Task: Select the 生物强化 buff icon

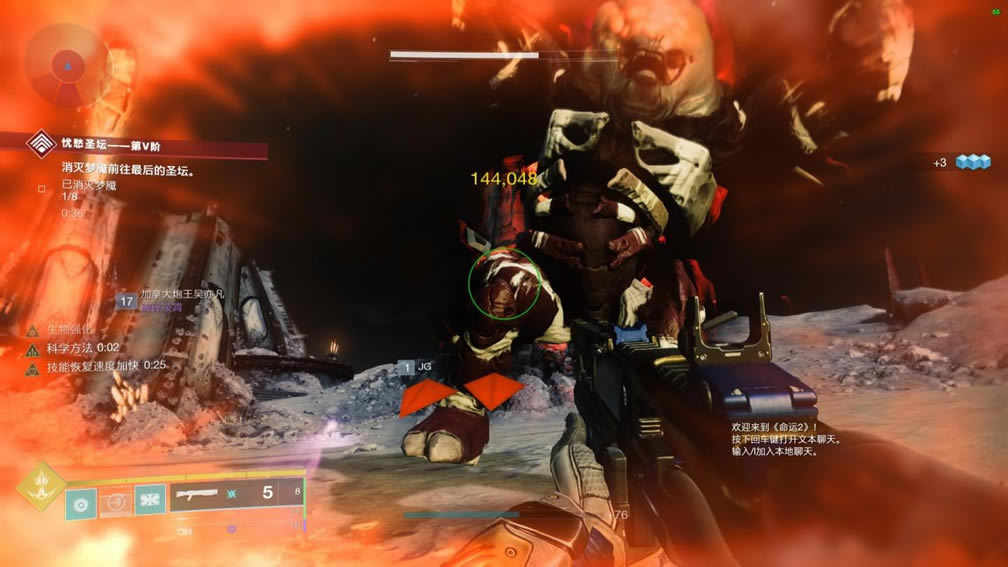Action: tap(32, 329)
